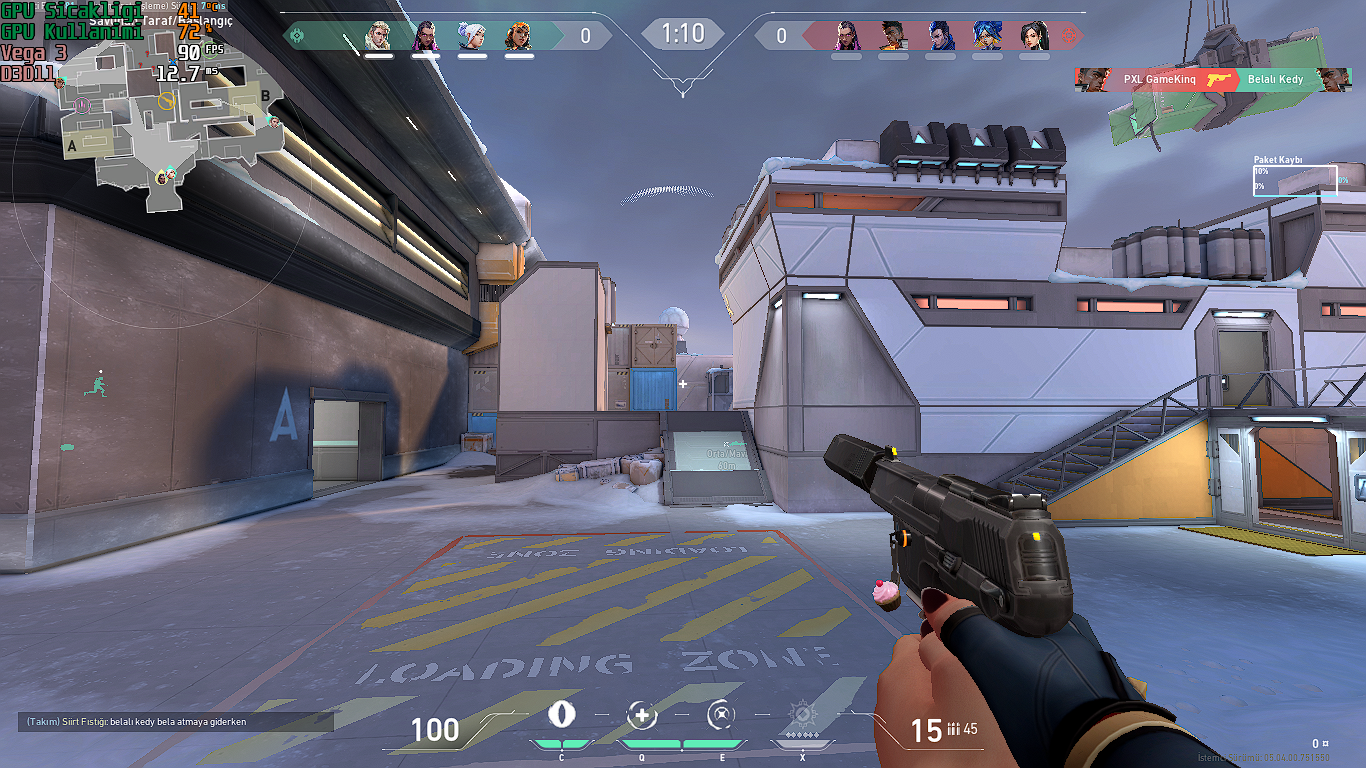Click the Paket Kaybı network graph
This screenshot has width=1366, height=768.
1295,181
